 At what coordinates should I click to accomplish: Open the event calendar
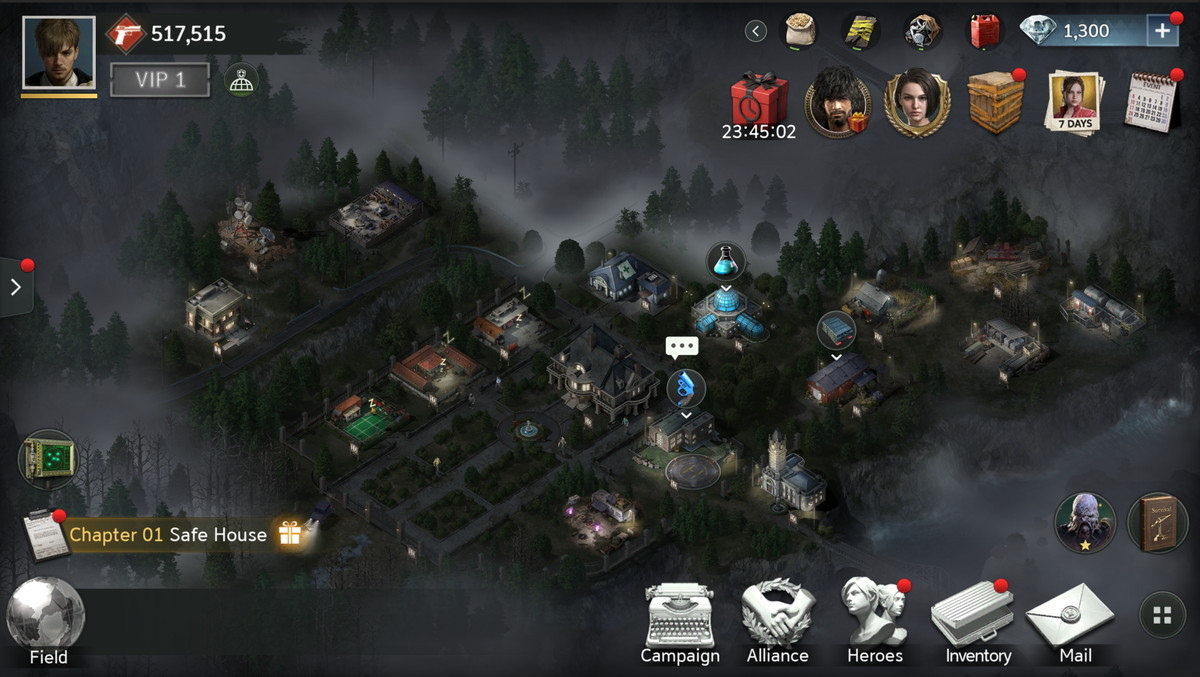(1150, 101)
